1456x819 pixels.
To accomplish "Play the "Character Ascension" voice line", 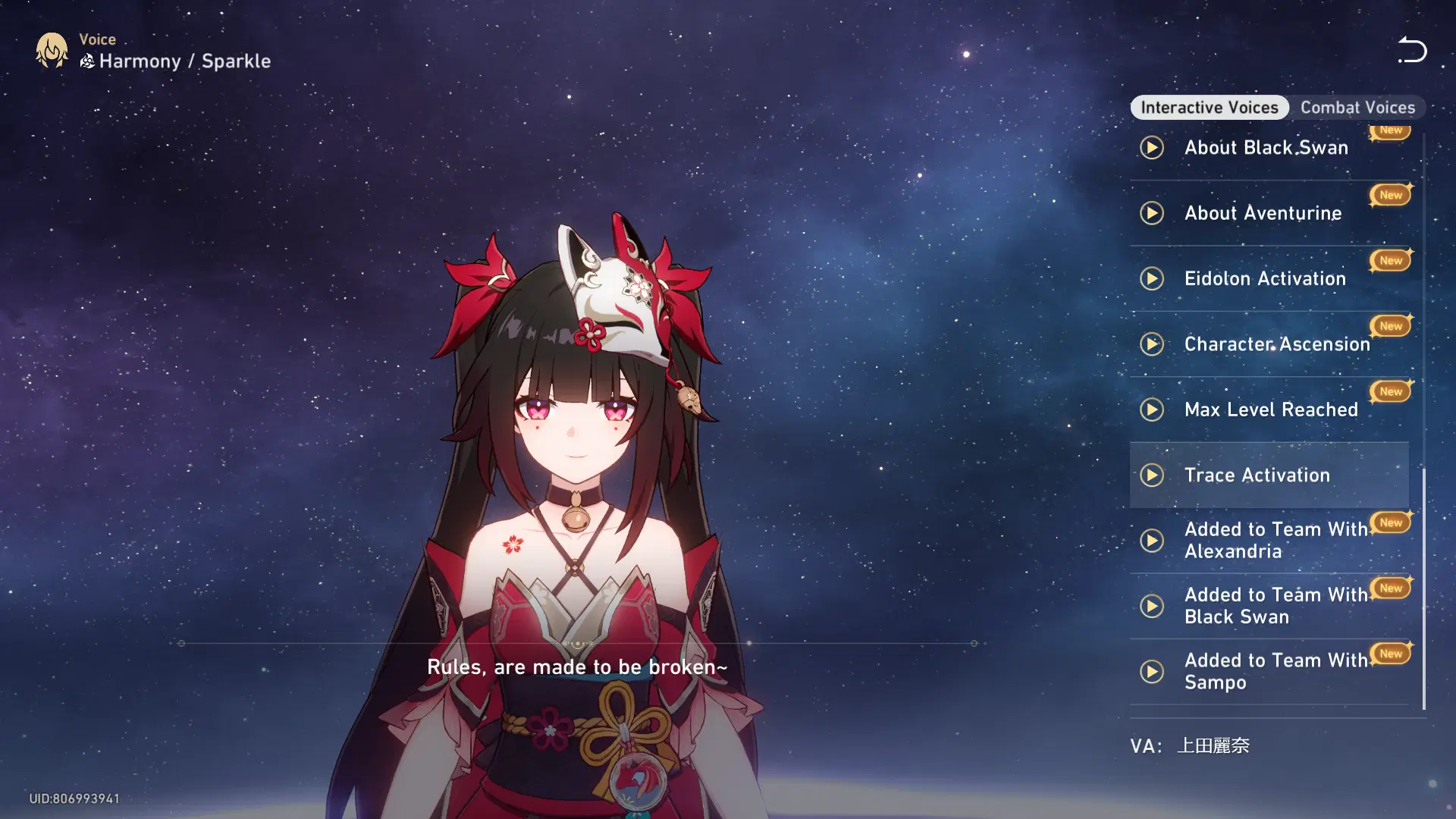I will coord(1152,344).
